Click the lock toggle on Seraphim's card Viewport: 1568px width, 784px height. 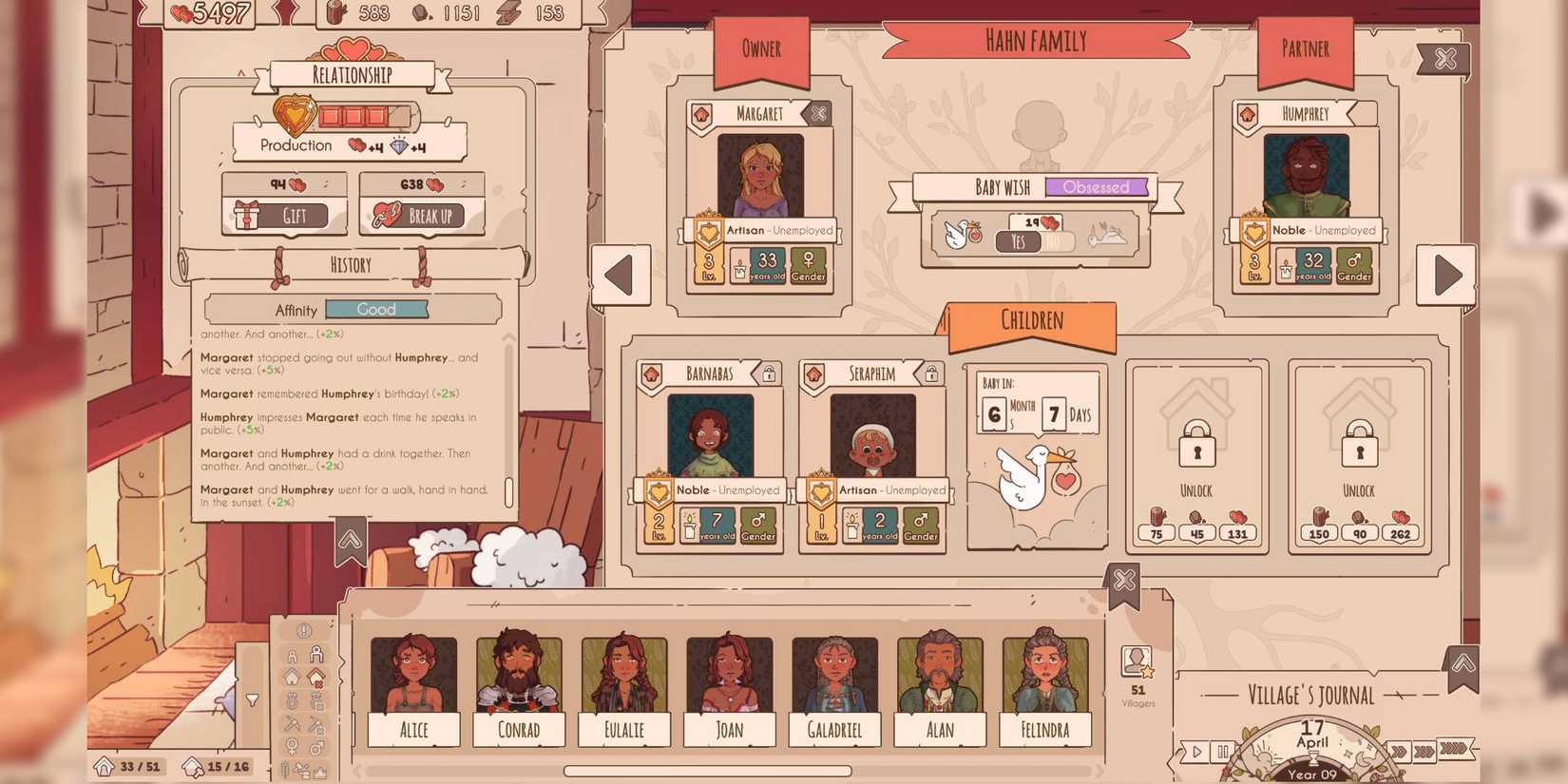(x=930, y=373)
